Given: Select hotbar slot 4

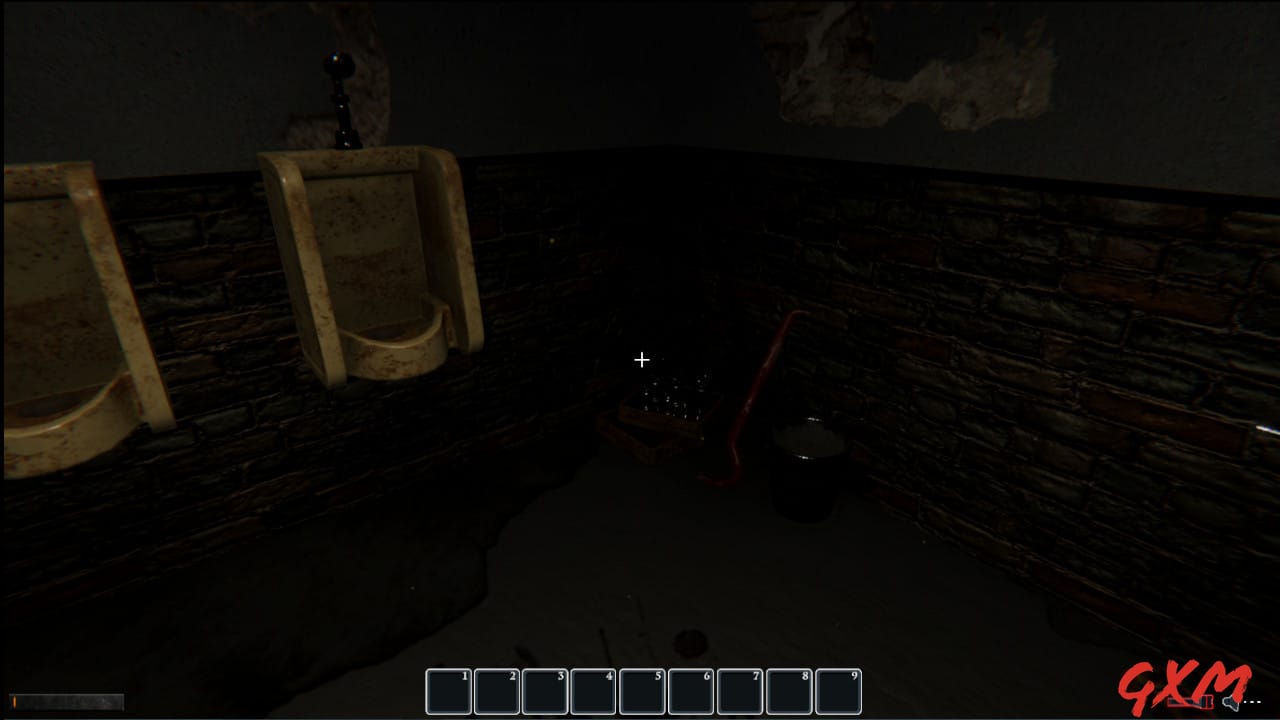Looking at the screenshot, I should 594,690.
